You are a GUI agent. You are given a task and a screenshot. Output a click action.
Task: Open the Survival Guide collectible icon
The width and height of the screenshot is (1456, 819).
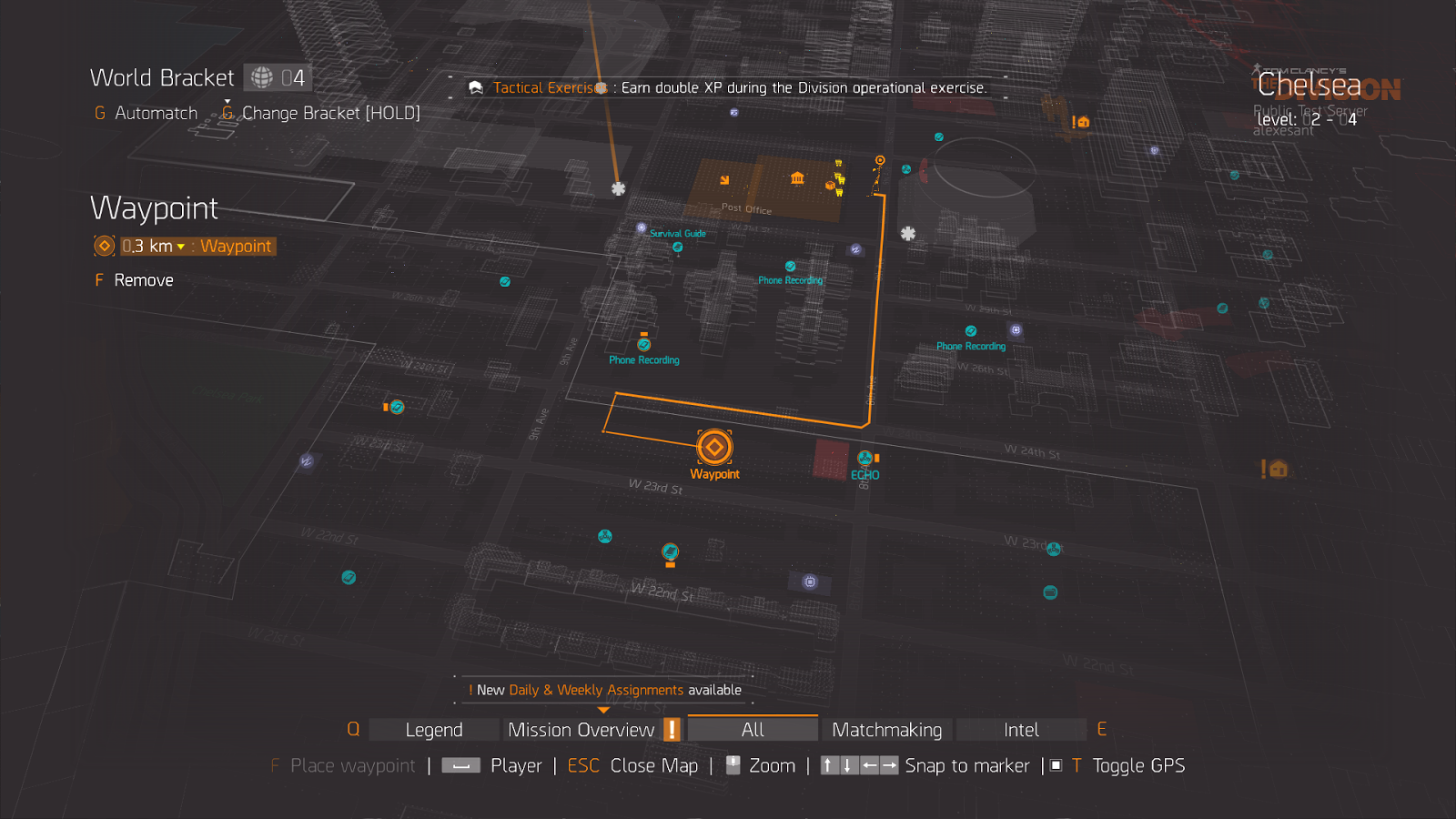[677, 246]
